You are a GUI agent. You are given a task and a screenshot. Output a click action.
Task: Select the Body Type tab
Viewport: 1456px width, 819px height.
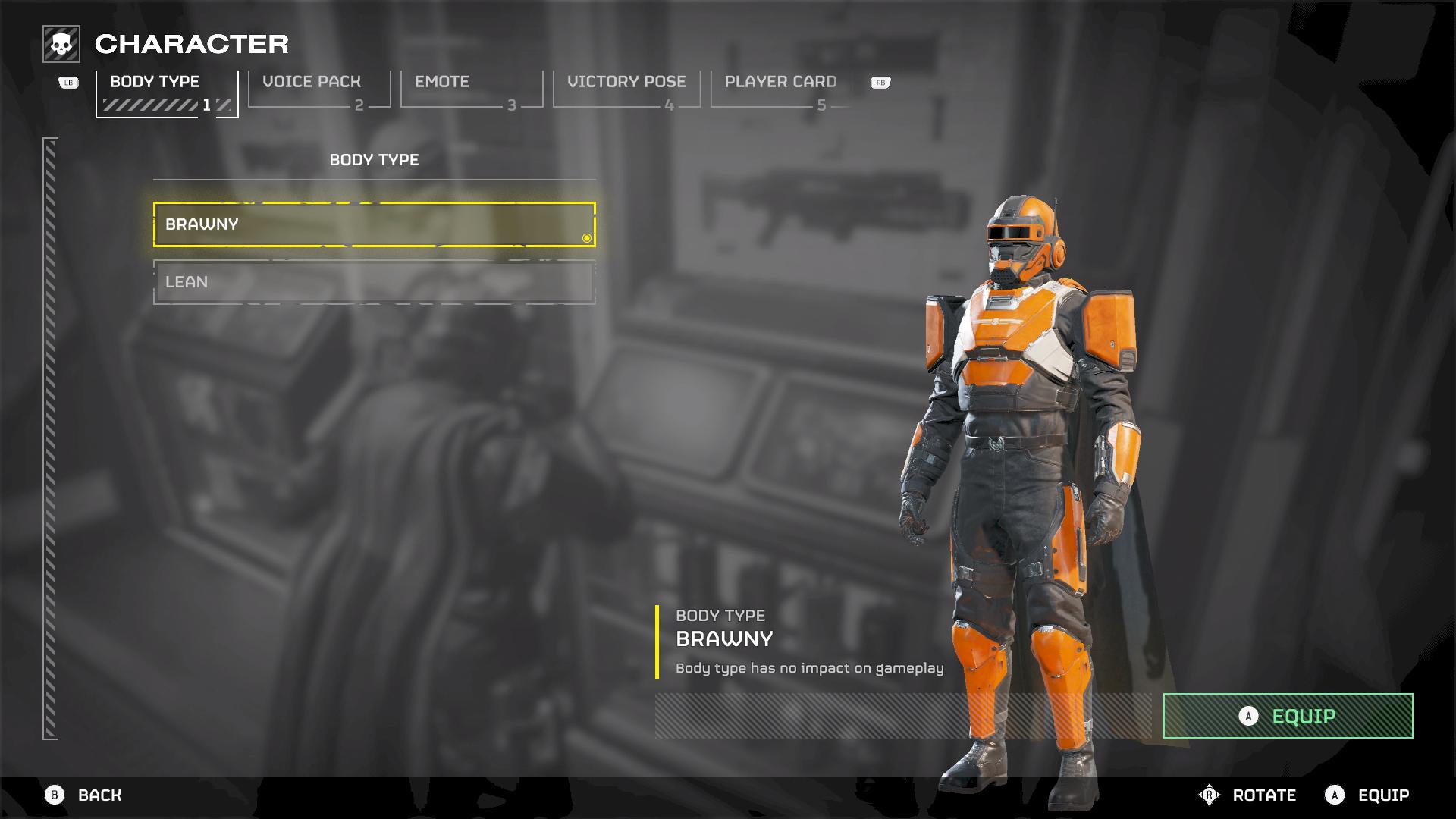click(x=166, y=91)
